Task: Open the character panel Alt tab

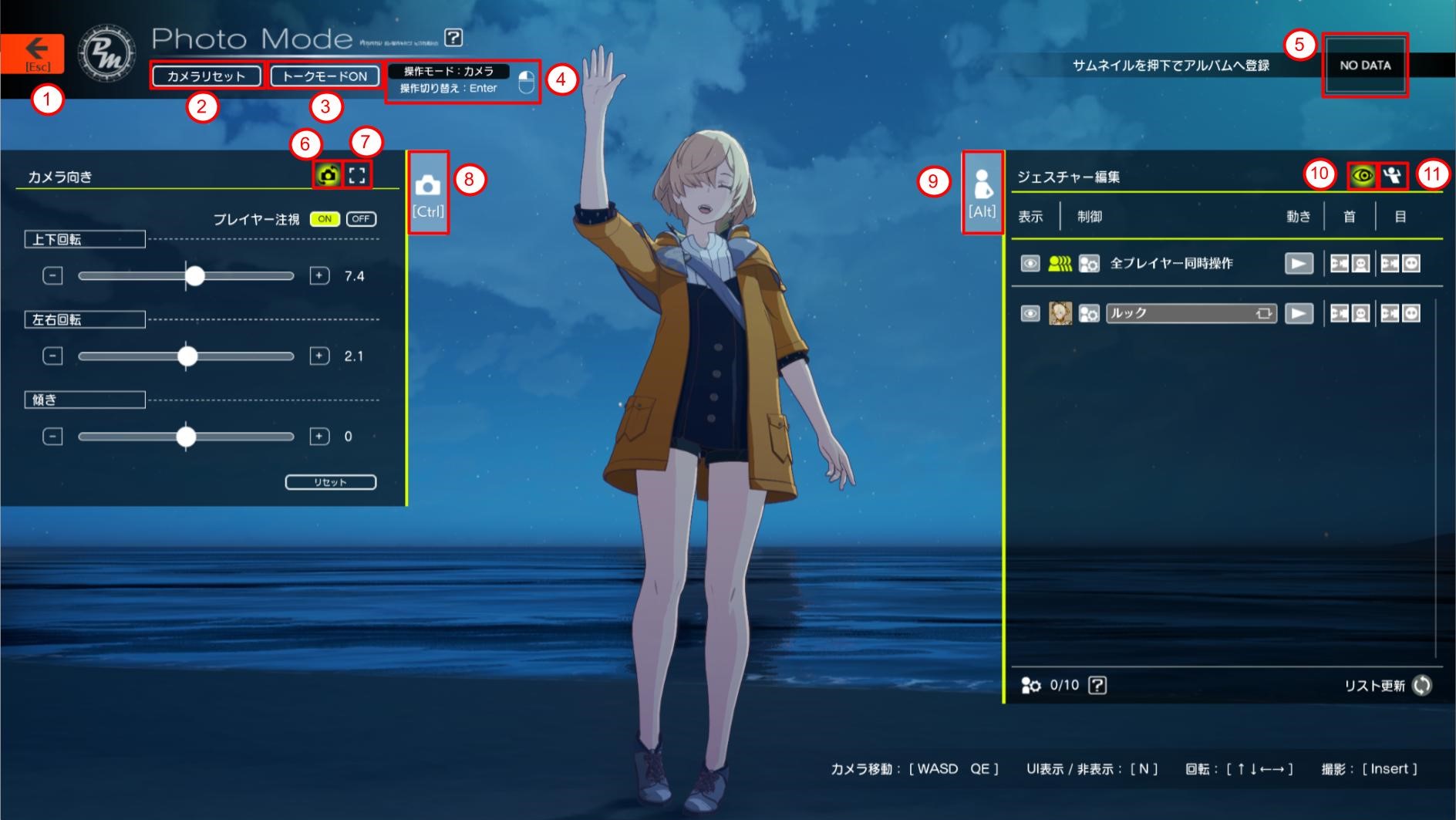Action: 982,193
